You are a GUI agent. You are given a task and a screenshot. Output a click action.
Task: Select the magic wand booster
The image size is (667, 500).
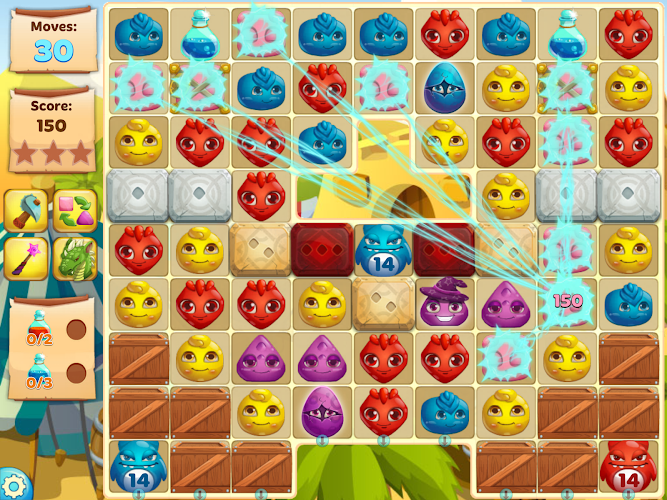[x=27, y=258]
